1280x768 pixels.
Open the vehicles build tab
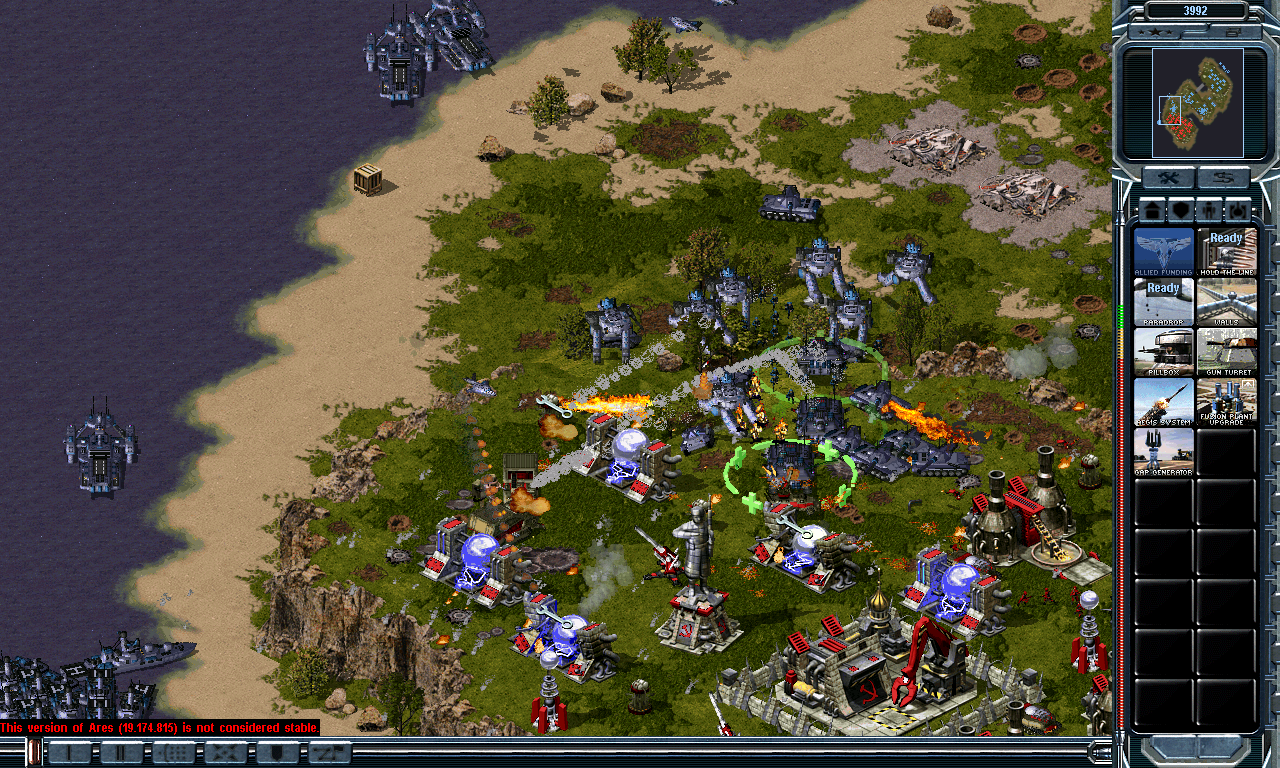point(1239,210)
